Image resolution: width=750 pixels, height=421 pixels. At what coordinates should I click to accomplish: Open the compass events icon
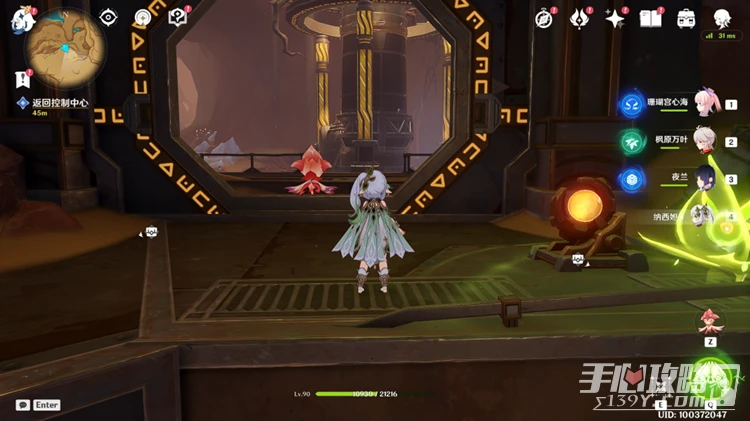[544, 18]
